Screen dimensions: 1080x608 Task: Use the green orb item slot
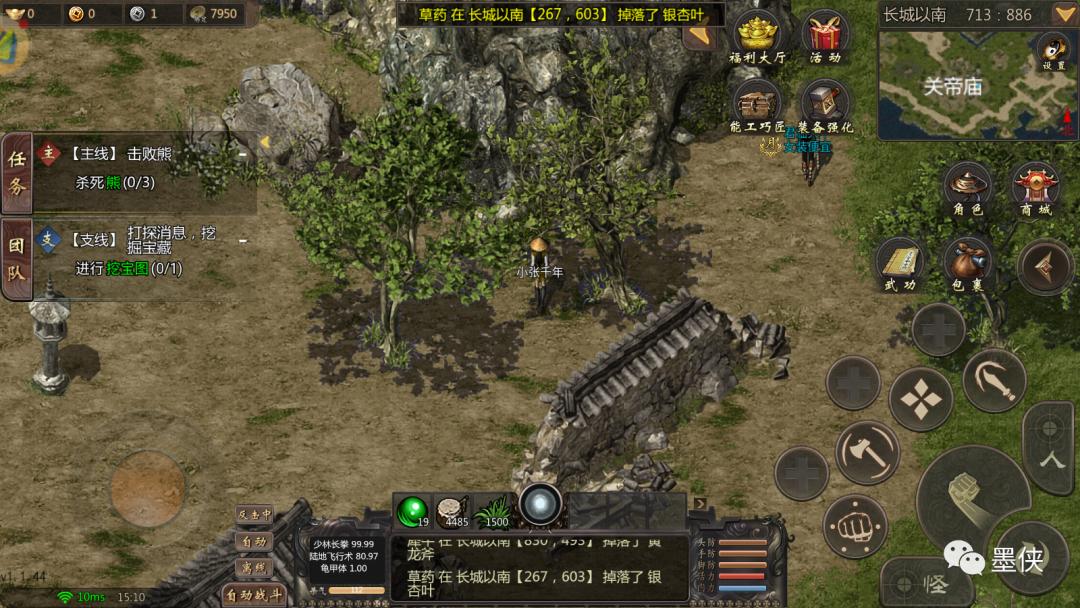pyautogui.click(x=411, y=511)
